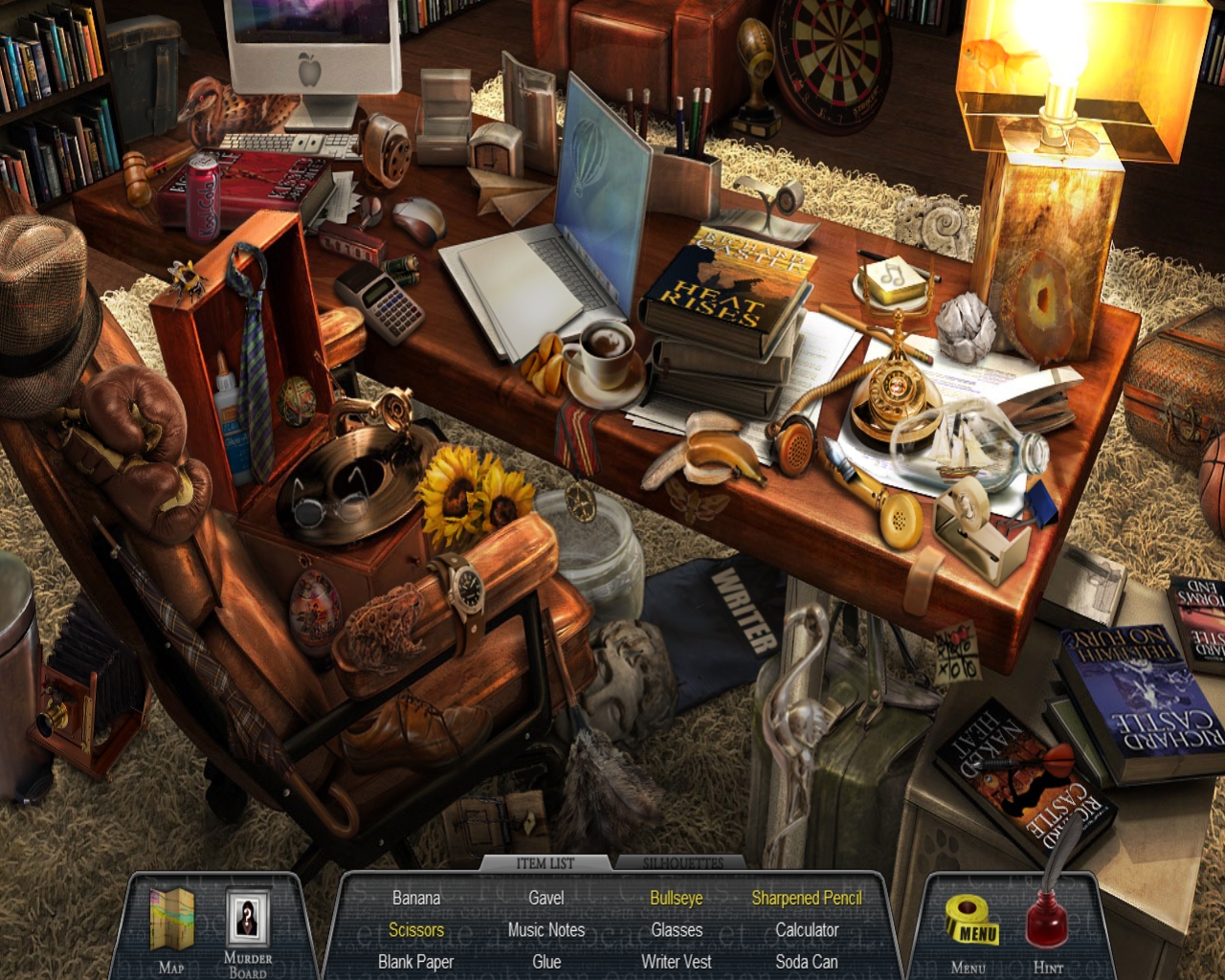Switch to the Item List tab
Screen dimensions: 1225x980
546,863
